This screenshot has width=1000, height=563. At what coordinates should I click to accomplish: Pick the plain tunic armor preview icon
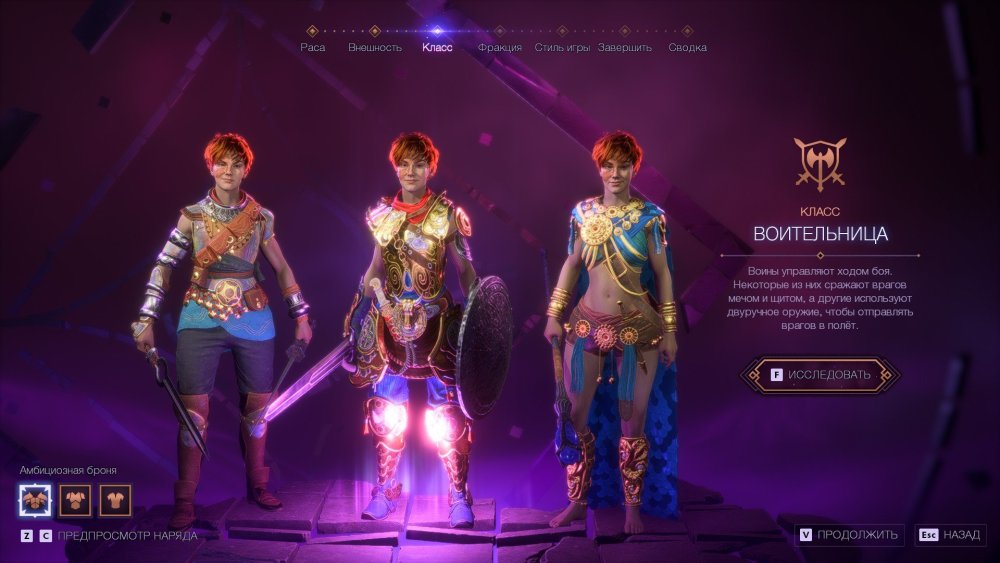pyautogui.click(x=115, y=499)
